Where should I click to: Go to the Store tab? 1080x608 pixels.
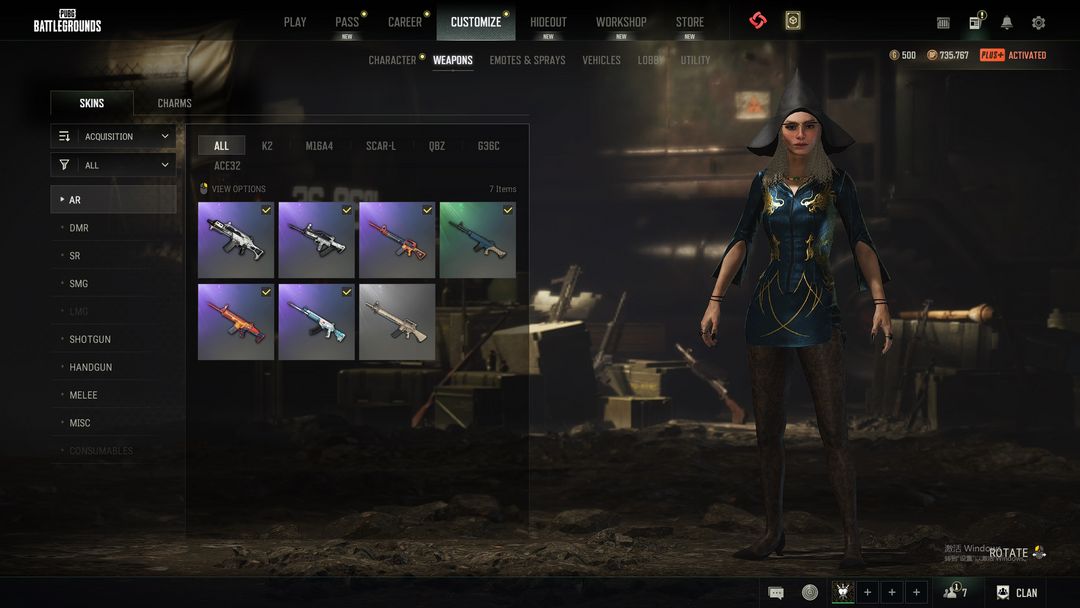689,22
